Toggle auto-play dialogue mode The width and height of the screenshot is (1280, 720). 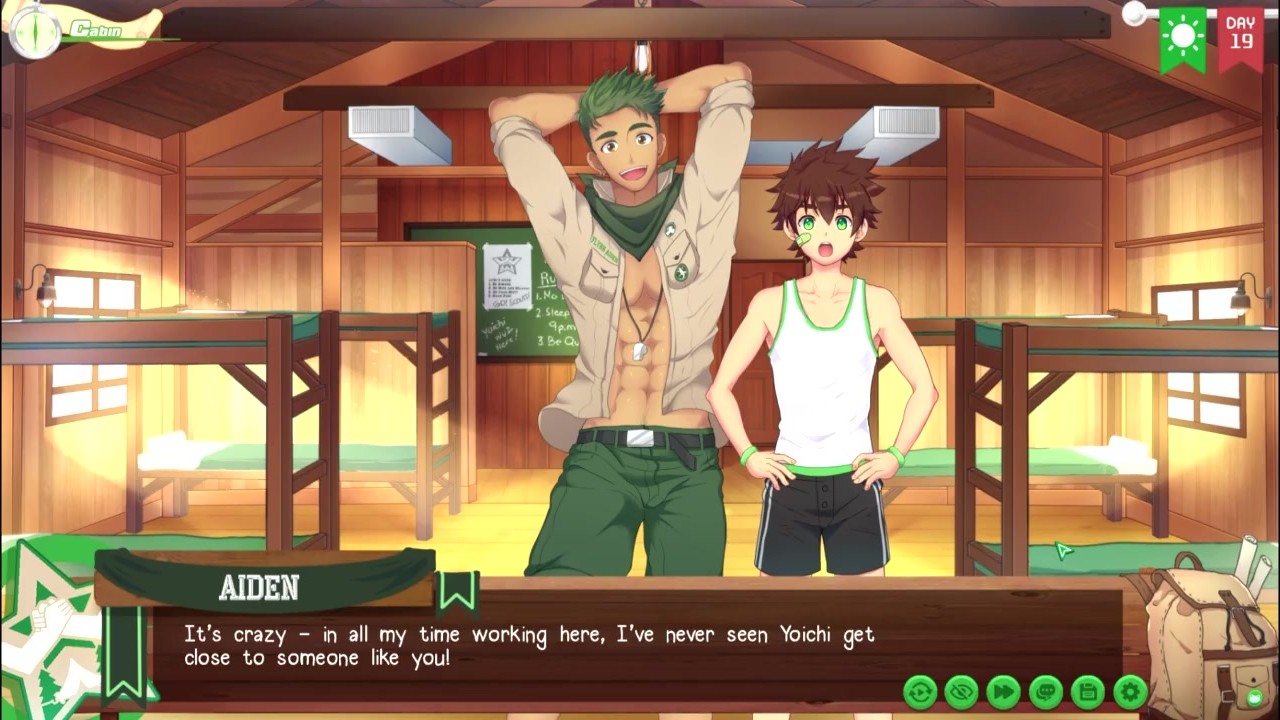920,691
